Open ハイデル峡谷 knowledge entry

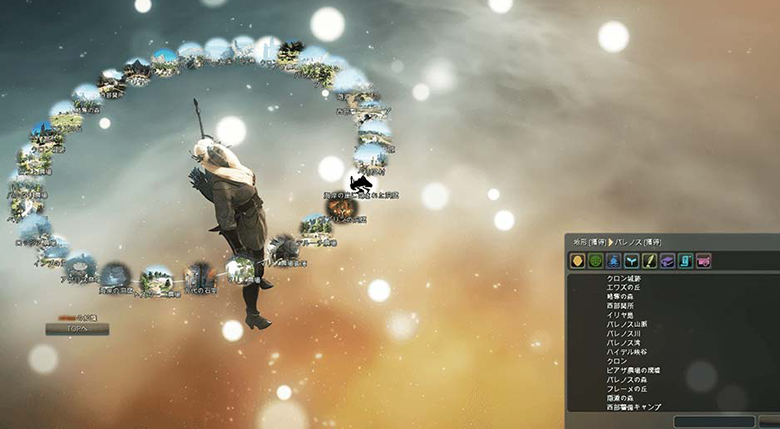(625, 352)
